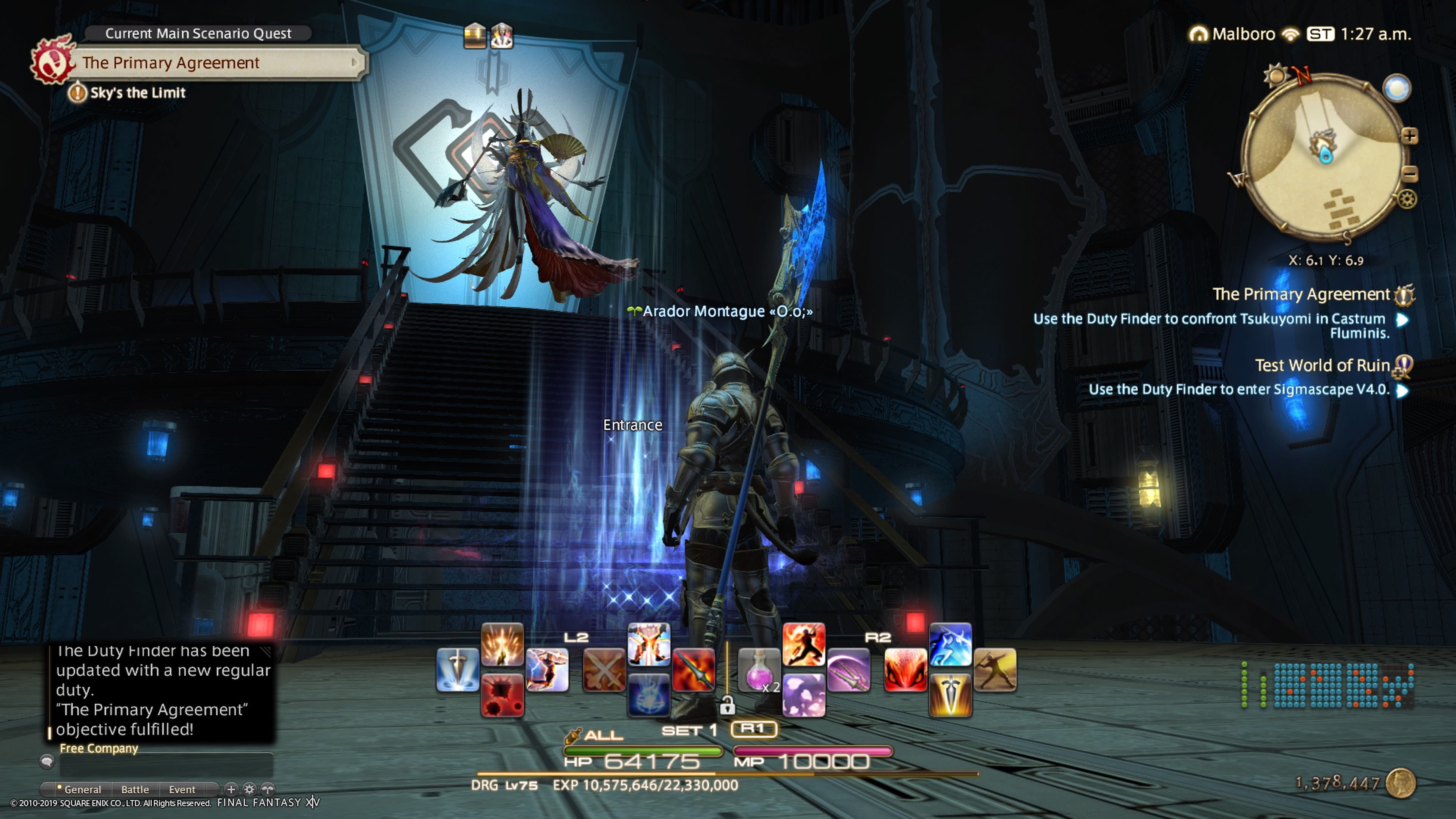This screenshot has height=819, width=1456.
Task: Activate the crossed swords ability
Action: coord(604,670)
